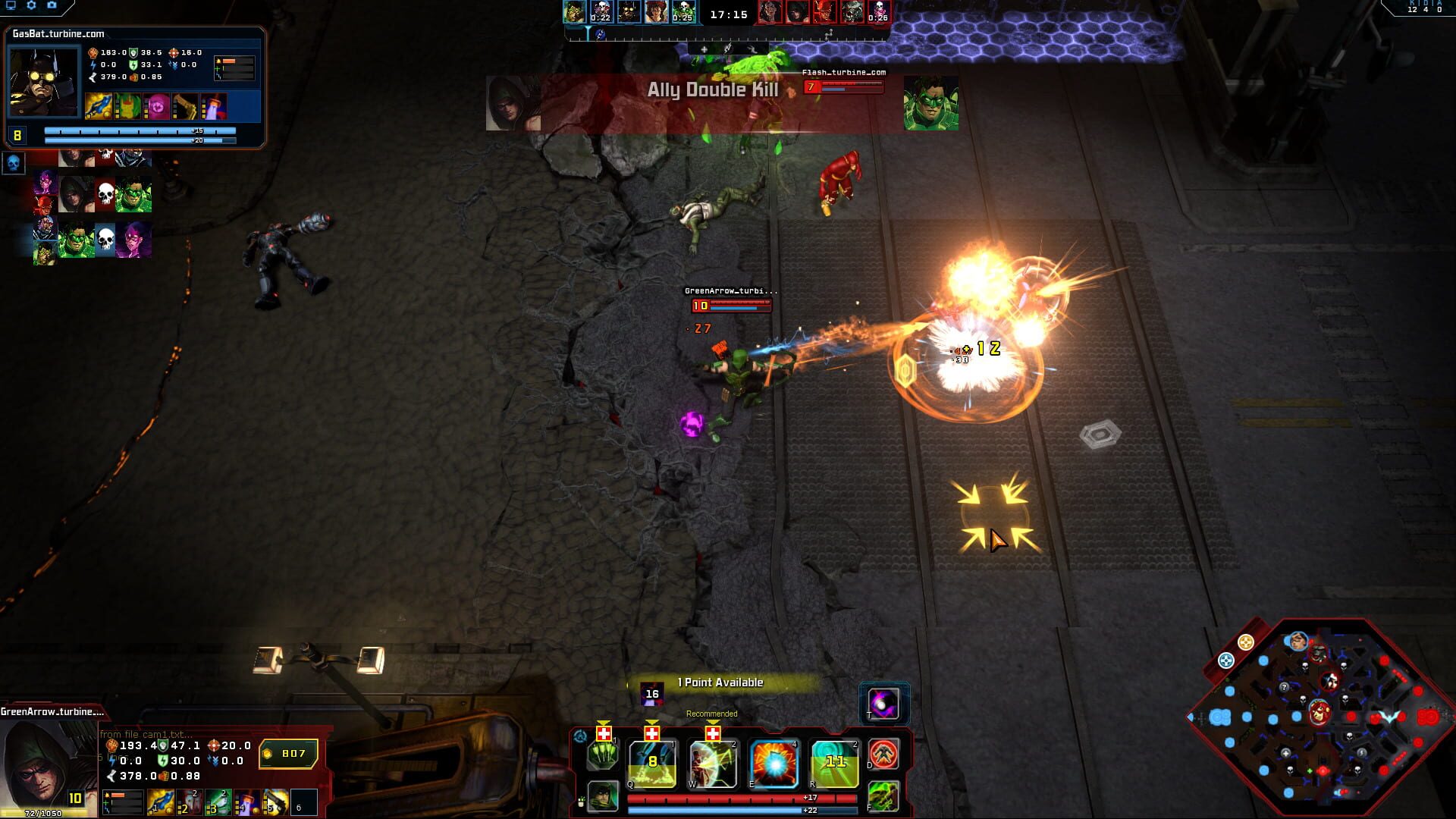Screen dimensions: 1456x819
Task: Click the camera screenshot icon at top left
Action: click(x=51, y=5)
